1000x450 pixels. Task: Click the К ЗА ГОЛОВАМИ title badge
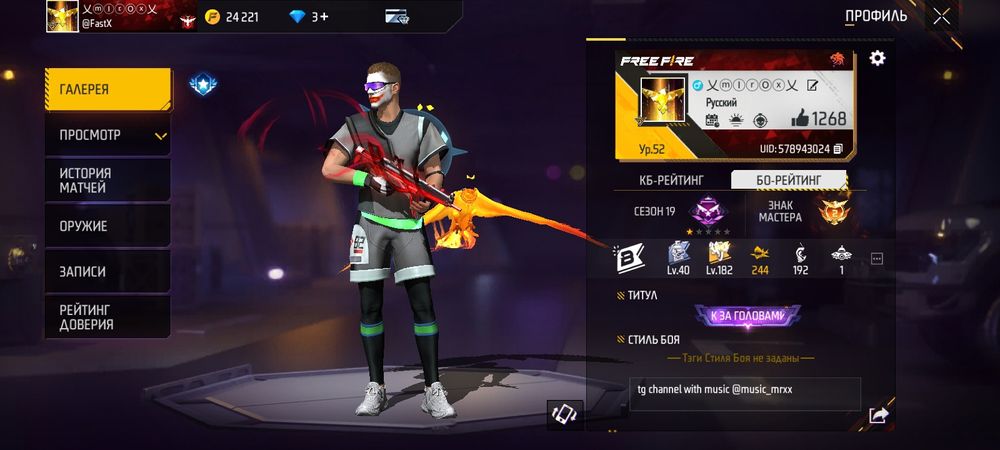pos(747,316)
